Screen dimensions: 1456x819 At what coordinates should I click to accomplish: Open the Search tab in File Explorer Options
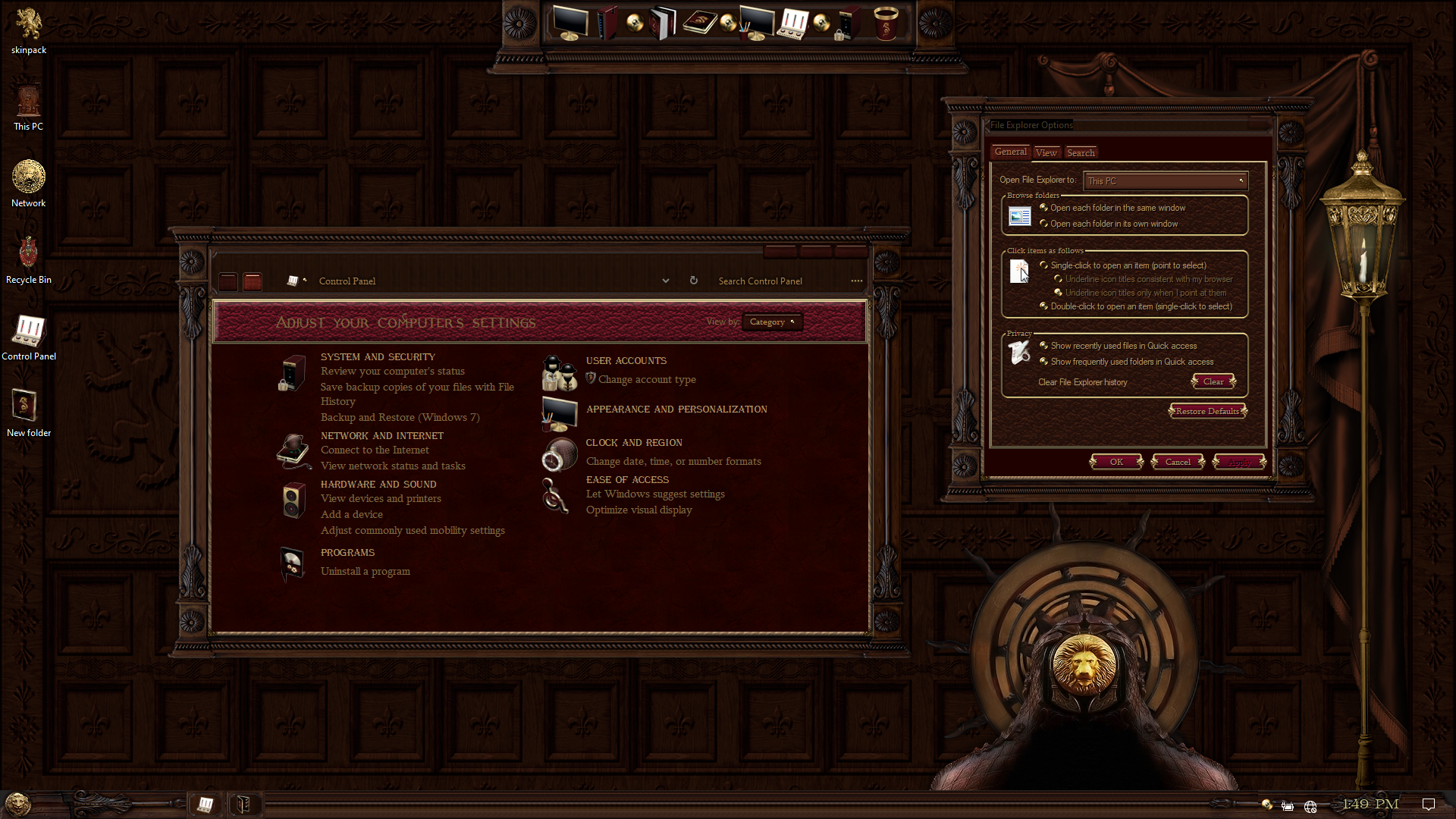tap(1081, 152)
